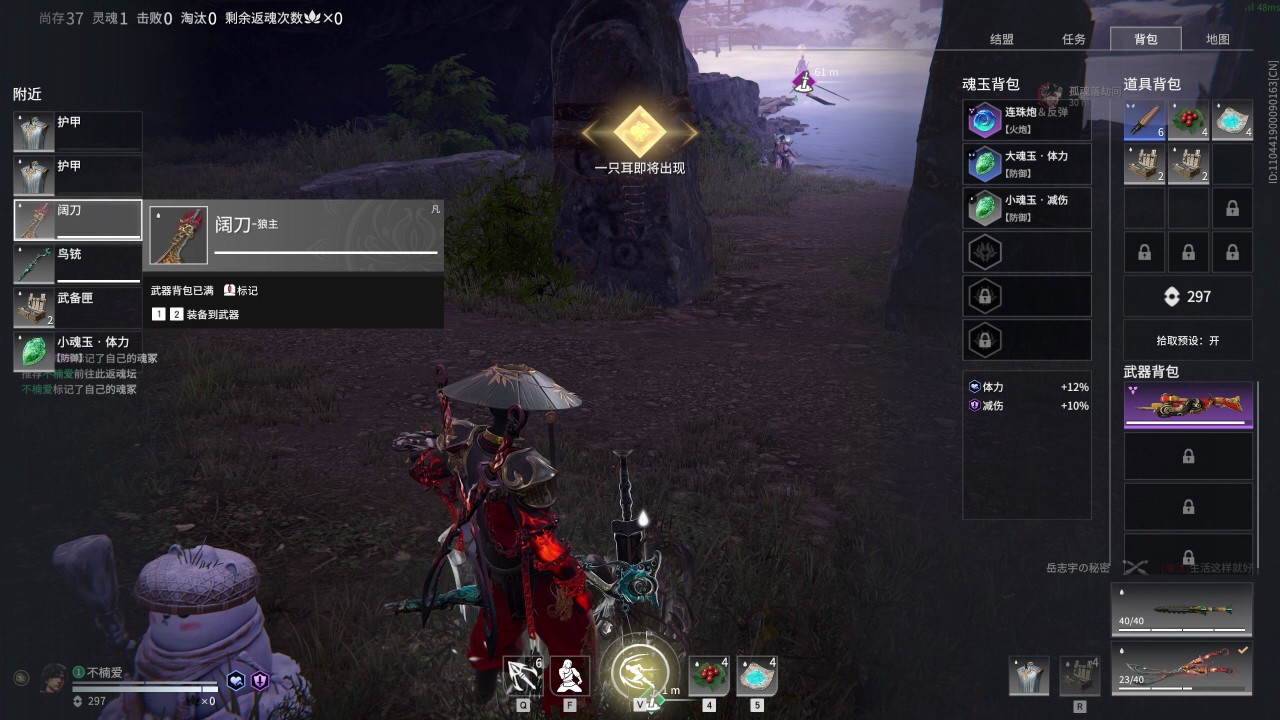Select the 背包 tab

tap(1146, 39)
